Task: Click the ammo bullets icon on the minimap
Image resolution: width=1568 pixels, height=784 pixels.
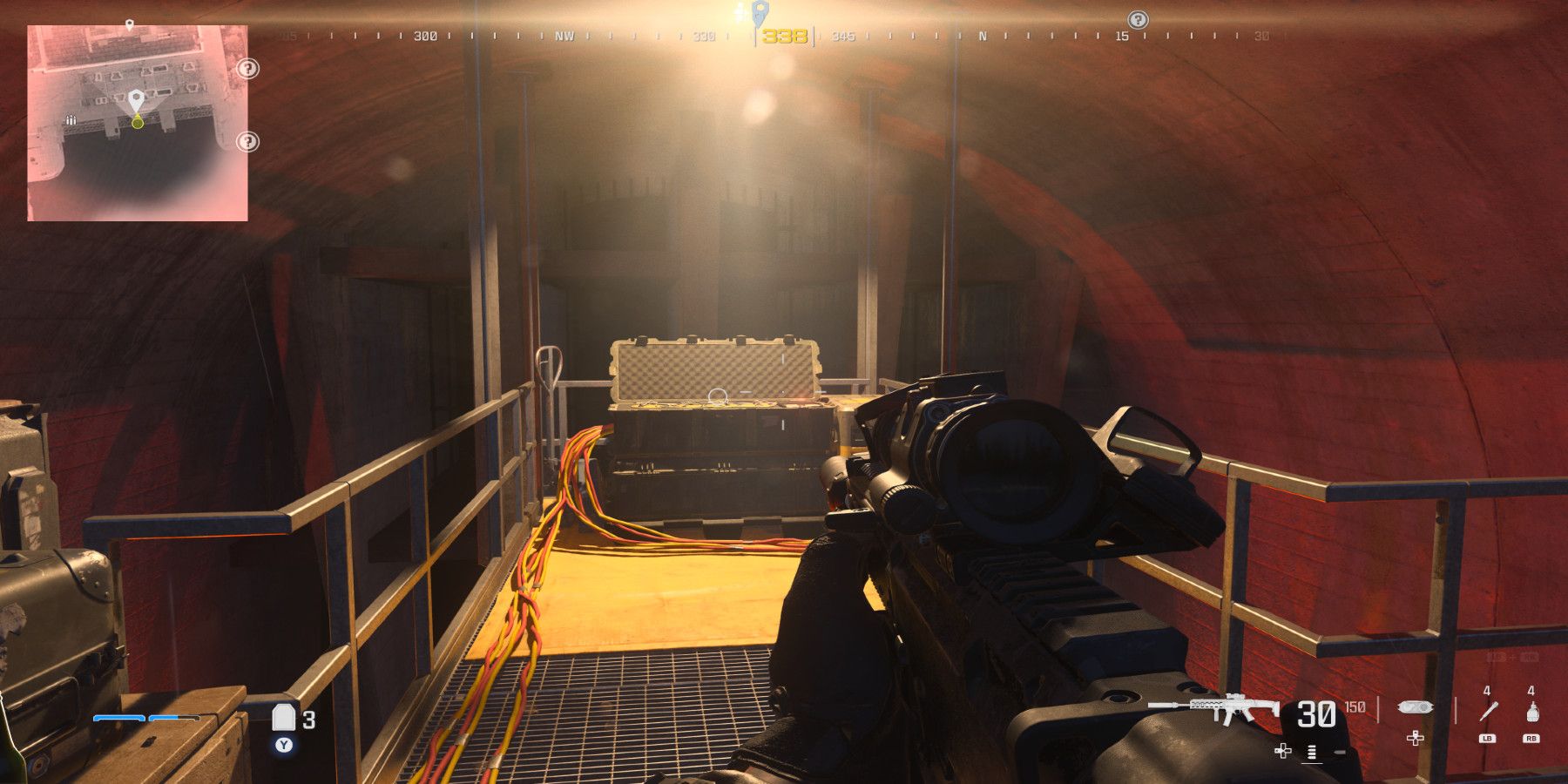Action: [71, 119]
